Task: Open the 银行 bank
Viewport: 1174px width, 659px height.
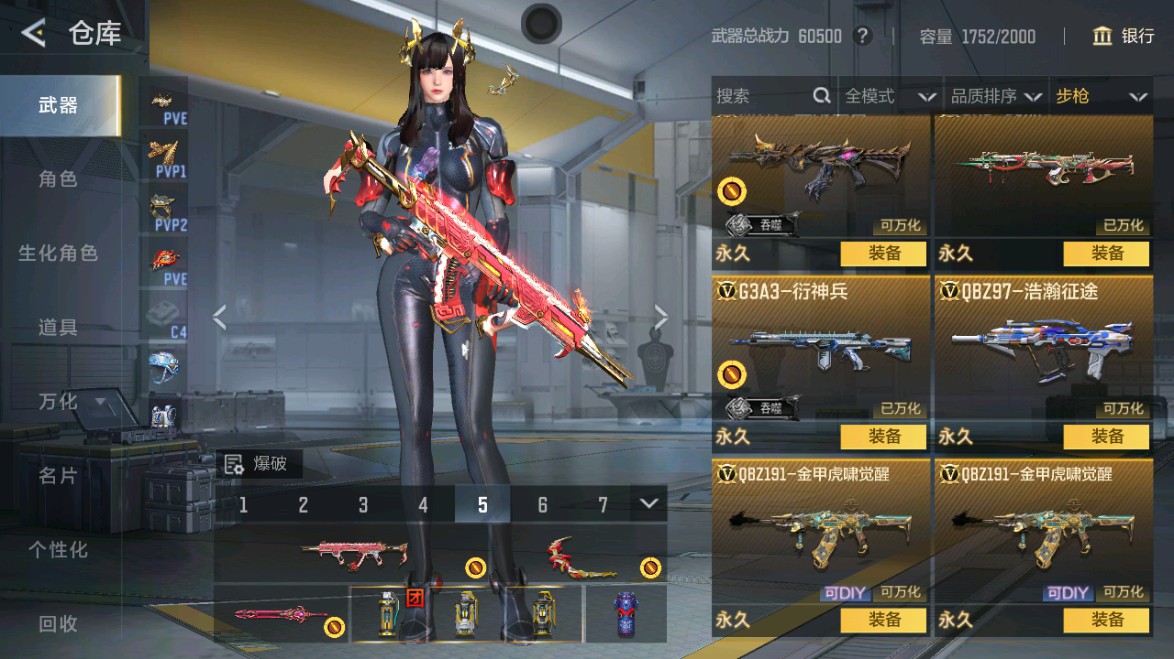Action: click(x=1124, y=36)
